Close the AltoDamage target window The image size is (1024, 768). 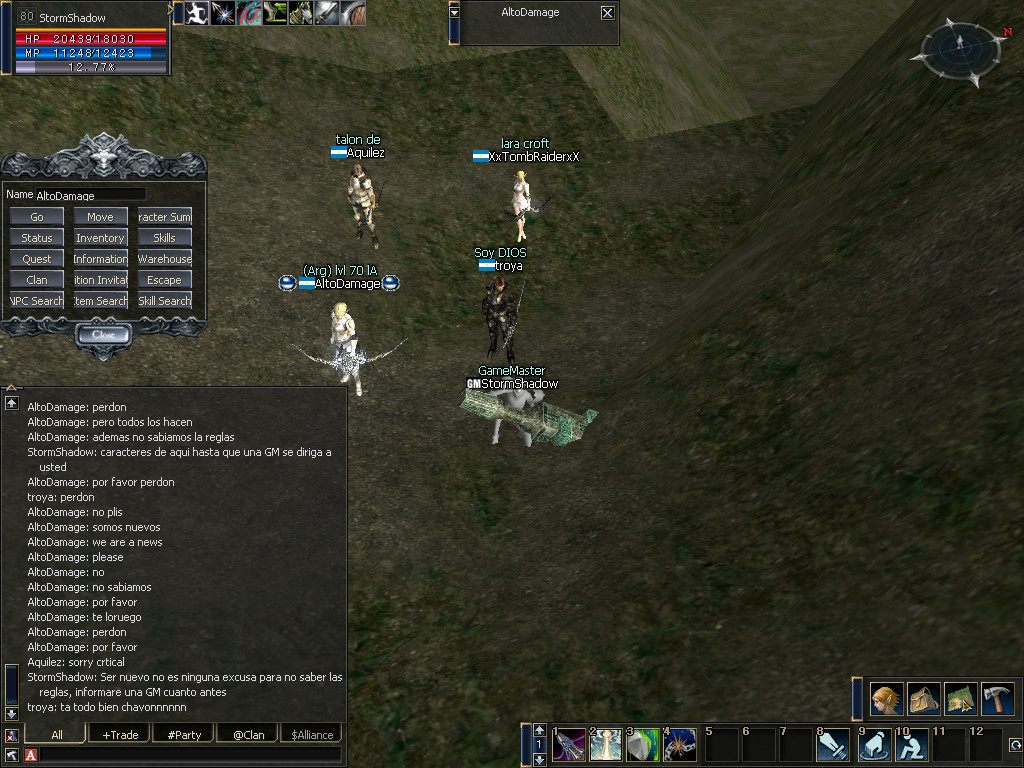pyautogui.click(x=607, y=13)
